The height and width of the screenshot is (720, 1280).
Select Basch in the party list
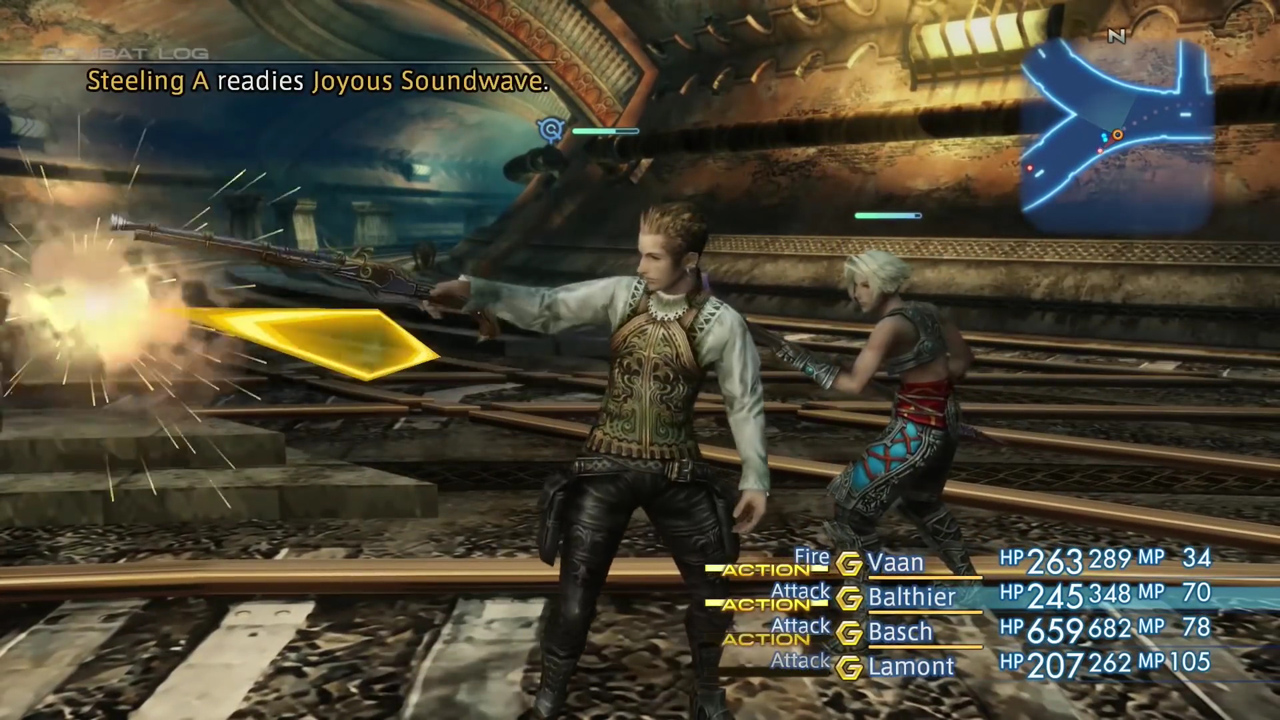click(900, 632)
